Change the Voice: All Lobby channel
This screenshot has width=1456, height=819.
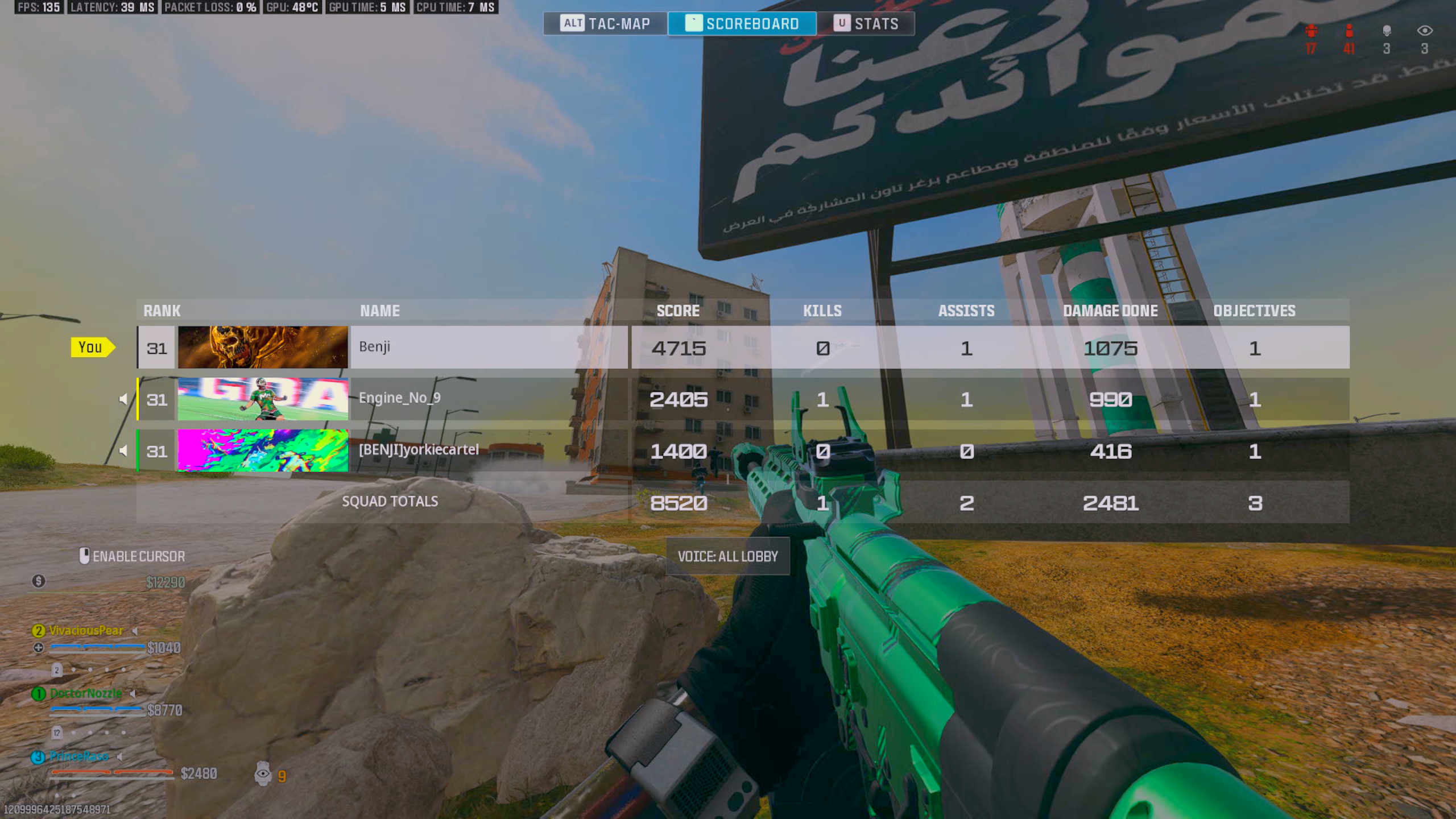click(727, 556)
